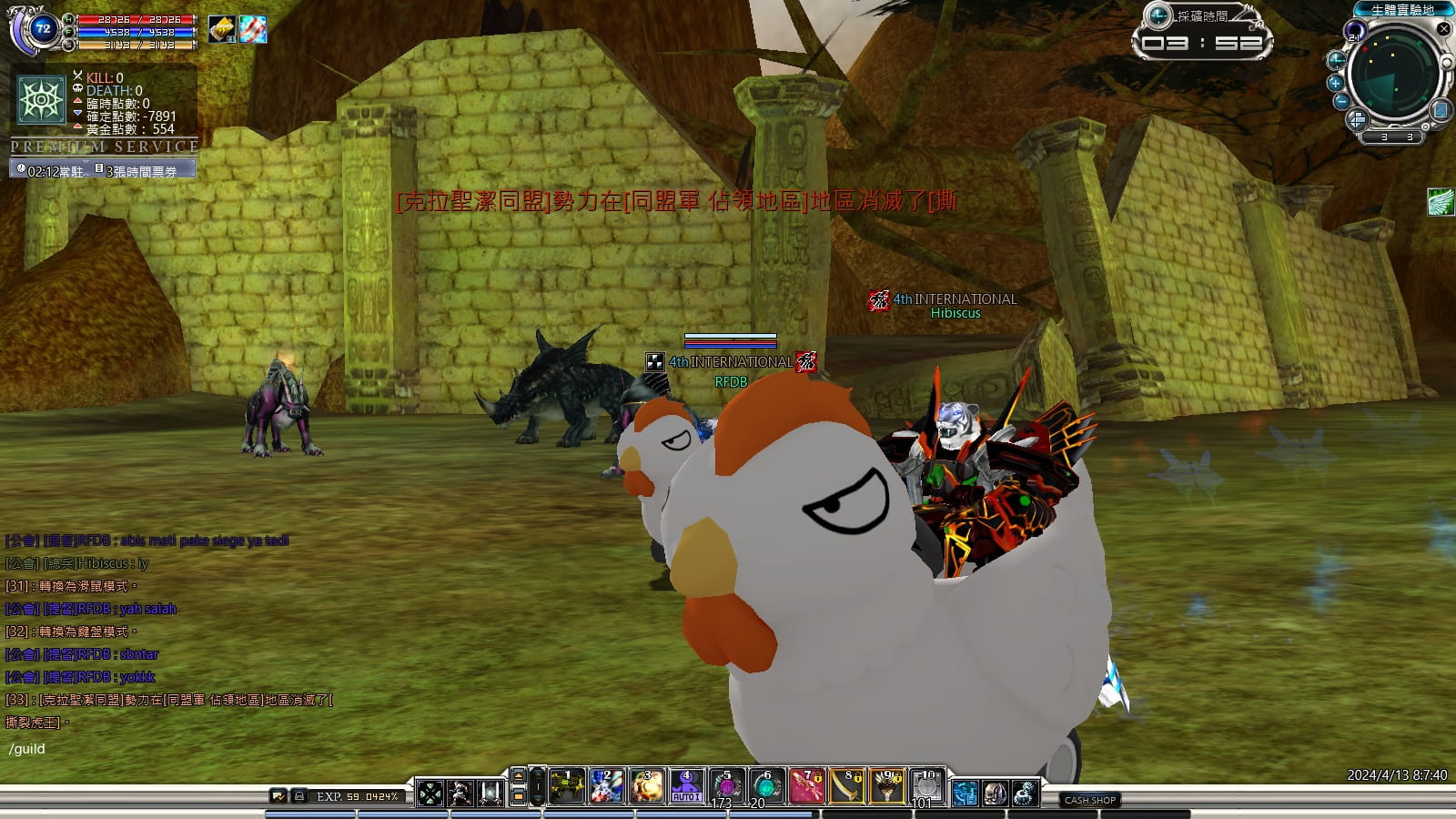Open the blue map button beside the radar
Image resolution: width=1456 pixels, height=819 pixels.
point(1441,111)
